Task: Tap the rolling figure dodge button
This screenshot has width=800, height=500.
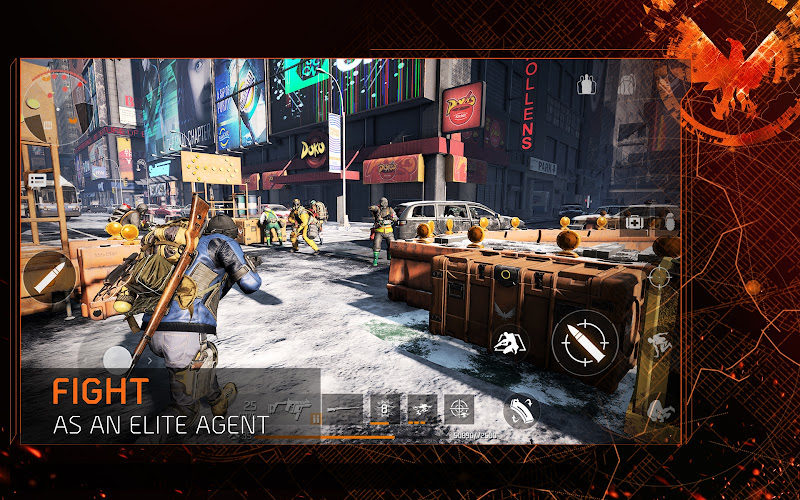Action: click(x=659, y=410)
